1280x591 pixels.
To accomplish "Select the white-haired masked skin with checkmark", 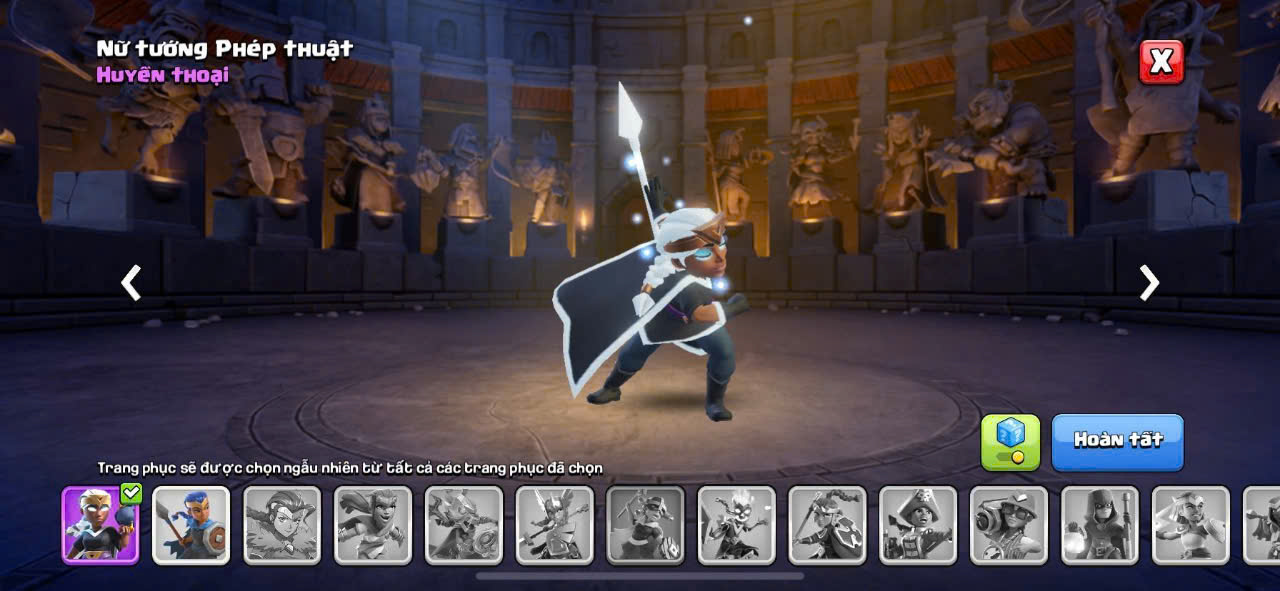I will tap(100, 525).
